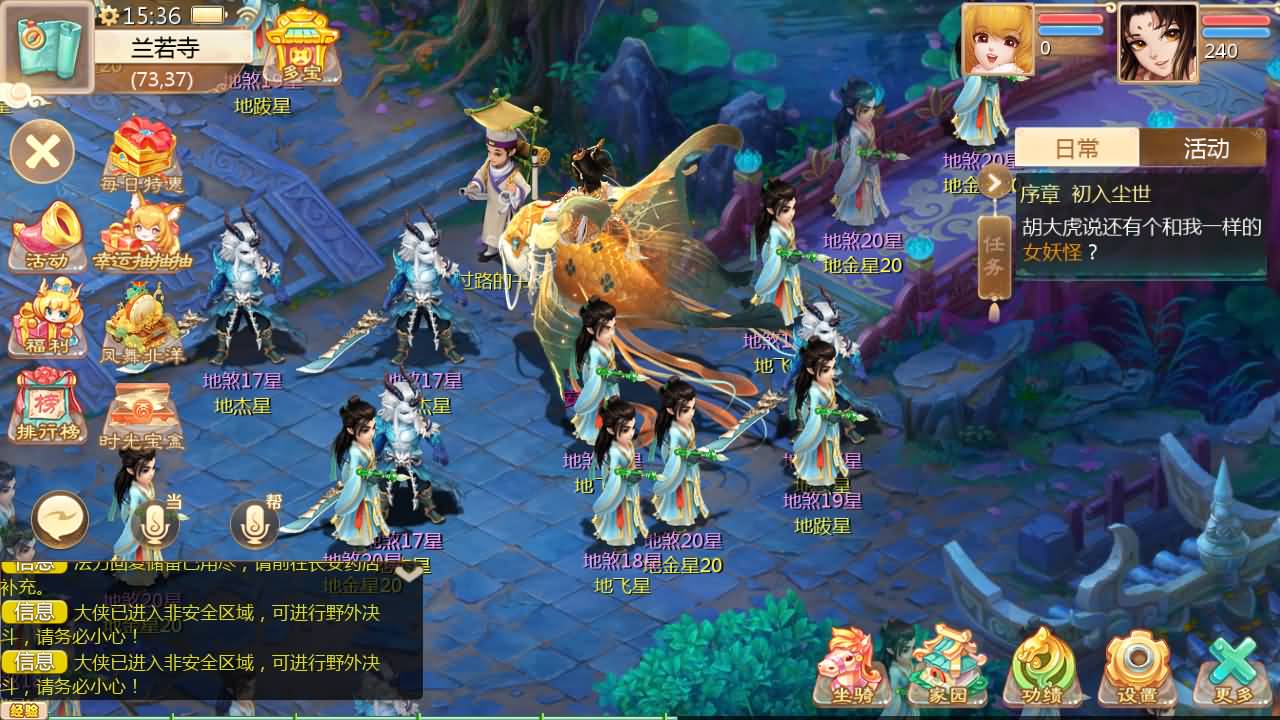
Task: Open the 家园 (Home) feature
Action: 946,671
